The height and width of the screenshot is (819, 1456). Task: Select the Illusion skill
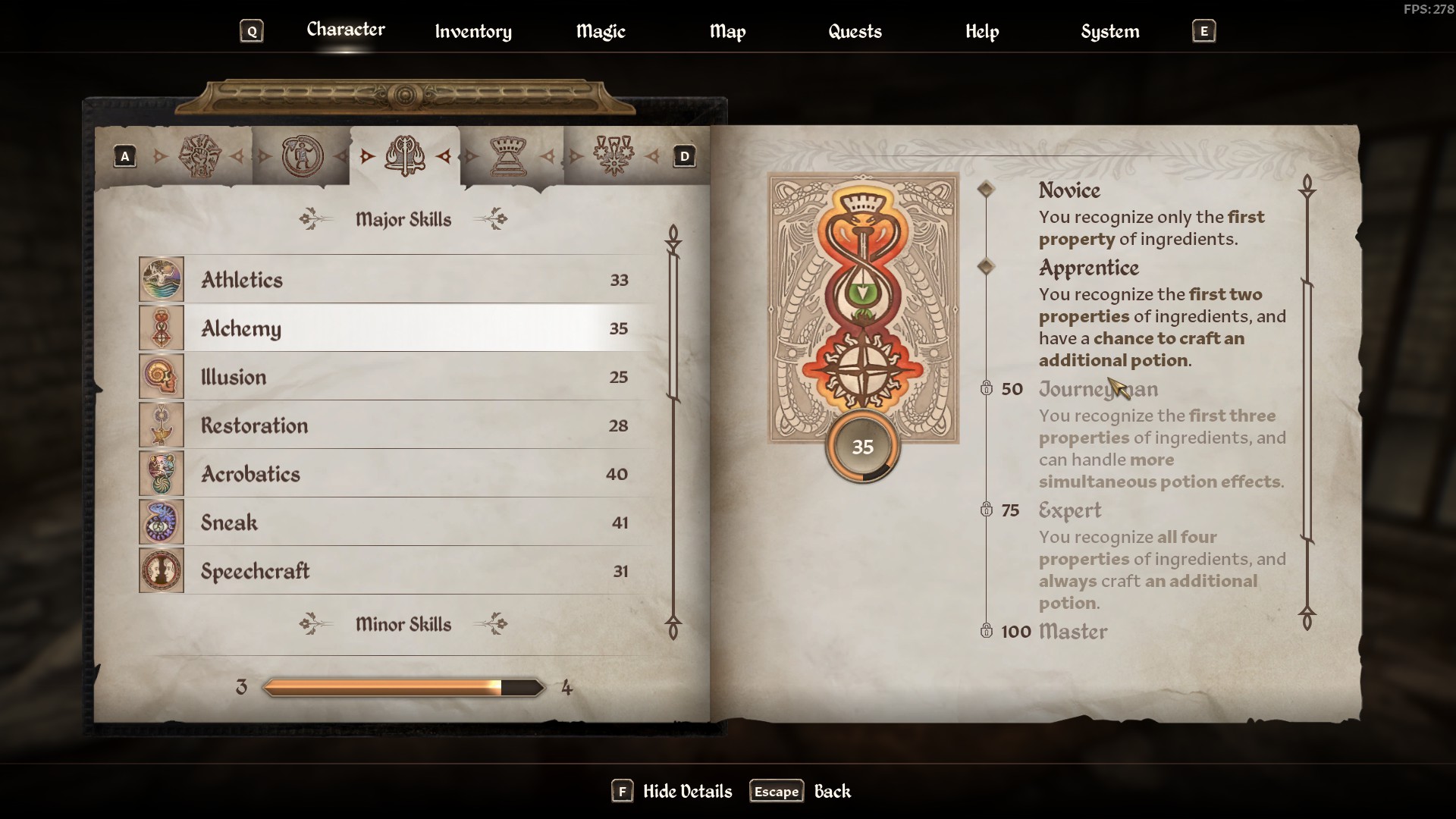[394, 377]
